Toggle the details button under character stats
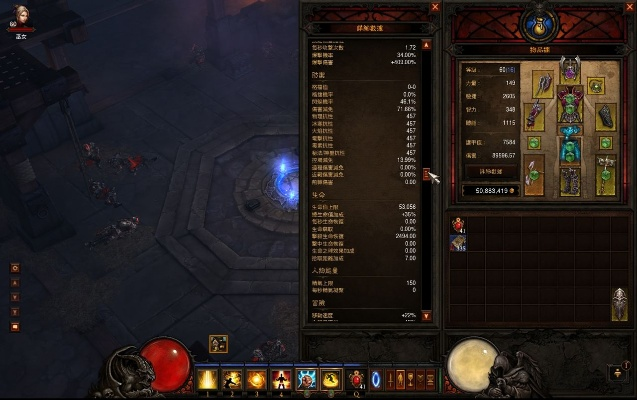 tap(491, 171)
